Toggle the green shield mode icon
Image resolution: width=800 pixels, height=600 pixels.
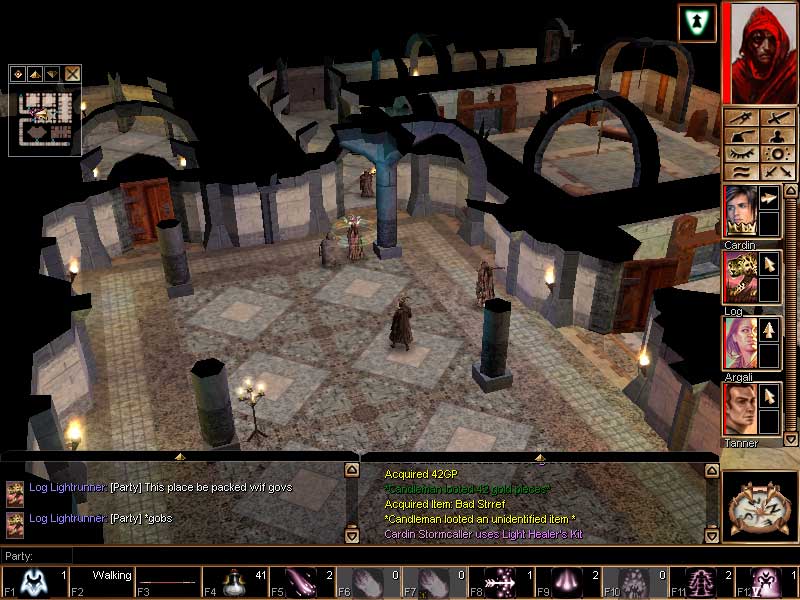(696, 23)
